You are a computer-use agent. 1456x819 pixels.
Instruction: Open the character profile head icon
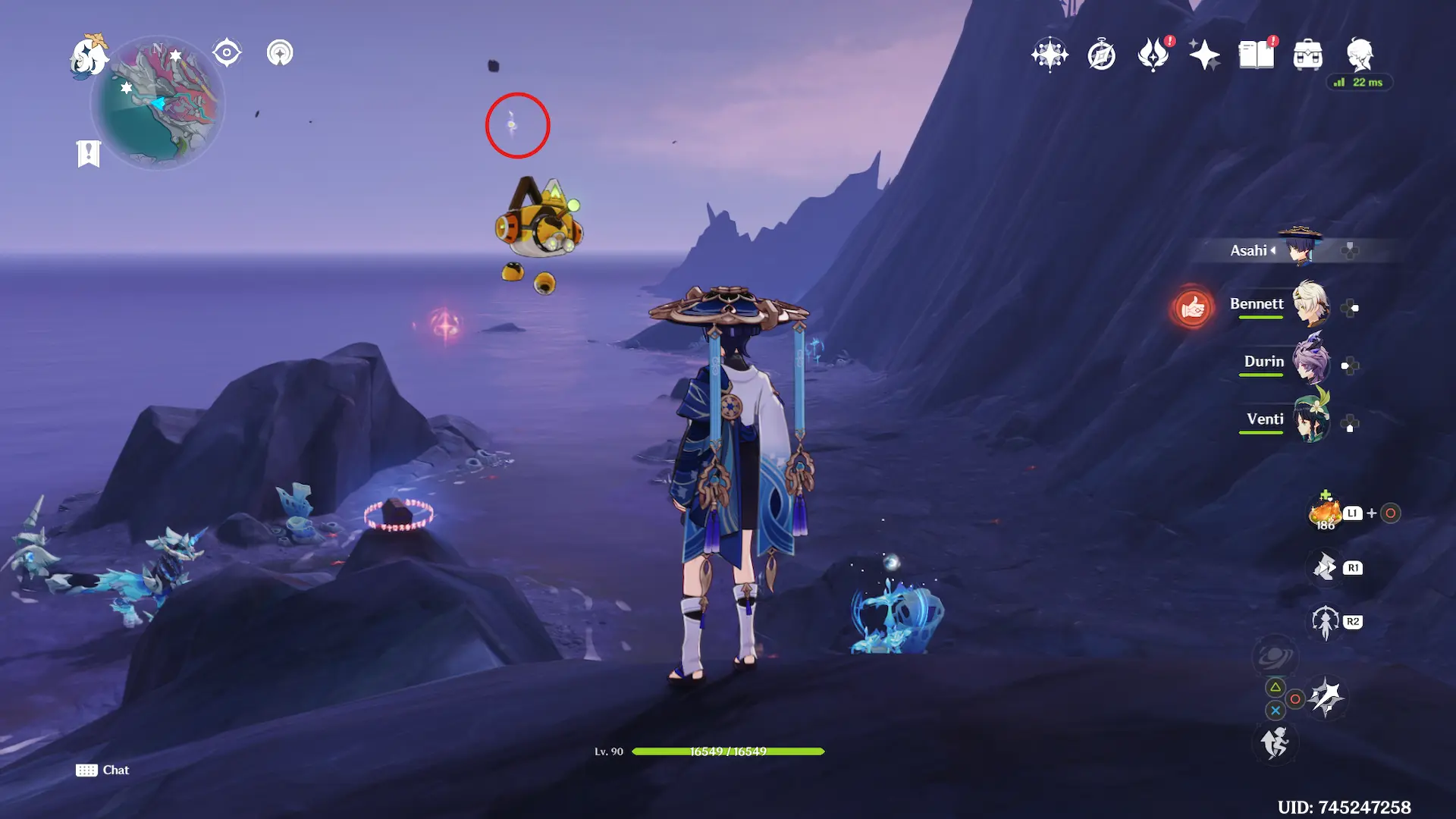(x=1359, y=55)
